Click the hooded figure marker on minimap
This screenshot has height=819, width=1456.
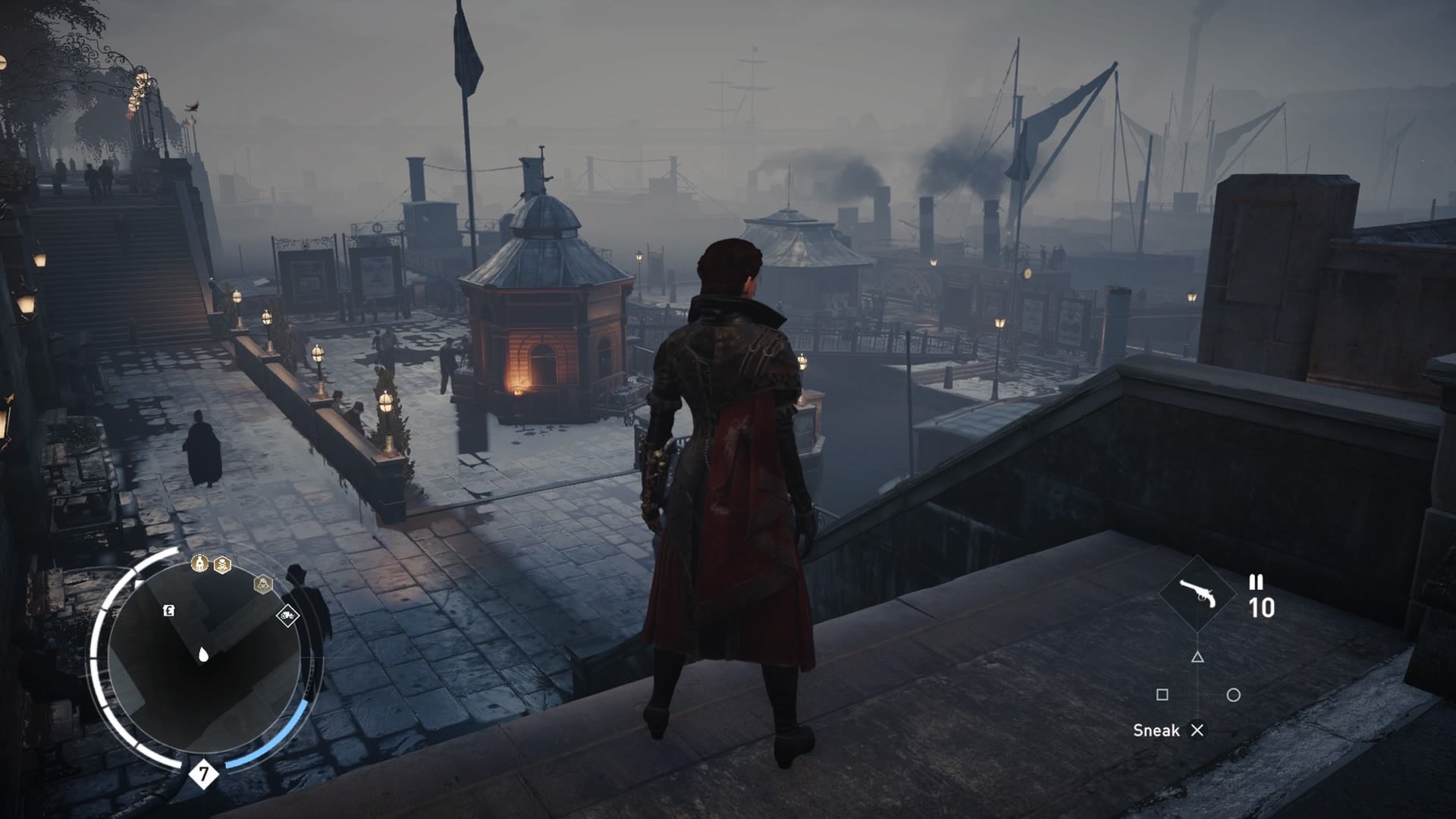coord(262,584)
